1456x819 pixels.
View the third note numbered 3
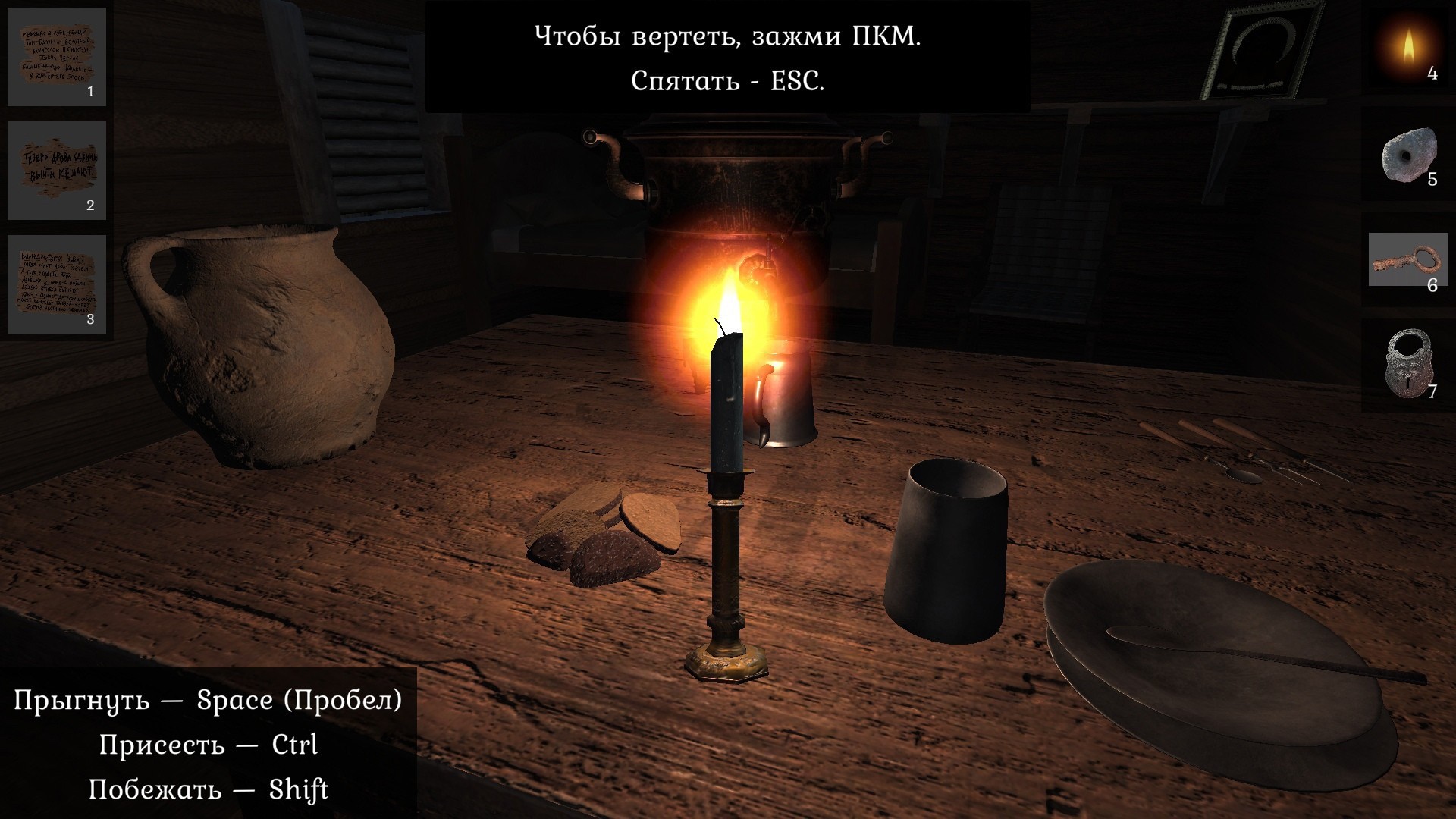57,284
